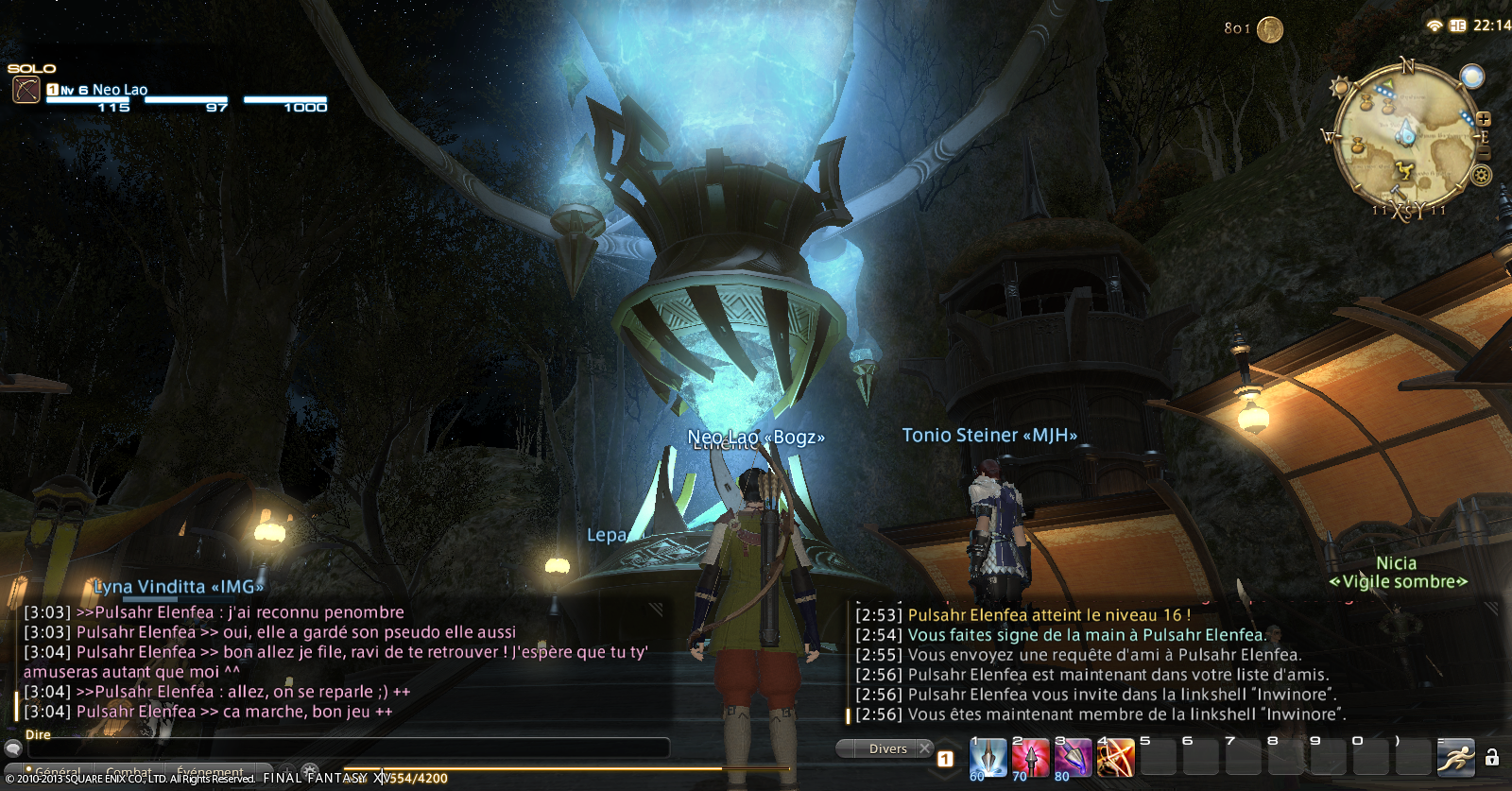This screenshot has width=1512, height=791.
Task: Open the map from the minimap
Action: (x=1404, y=134)
